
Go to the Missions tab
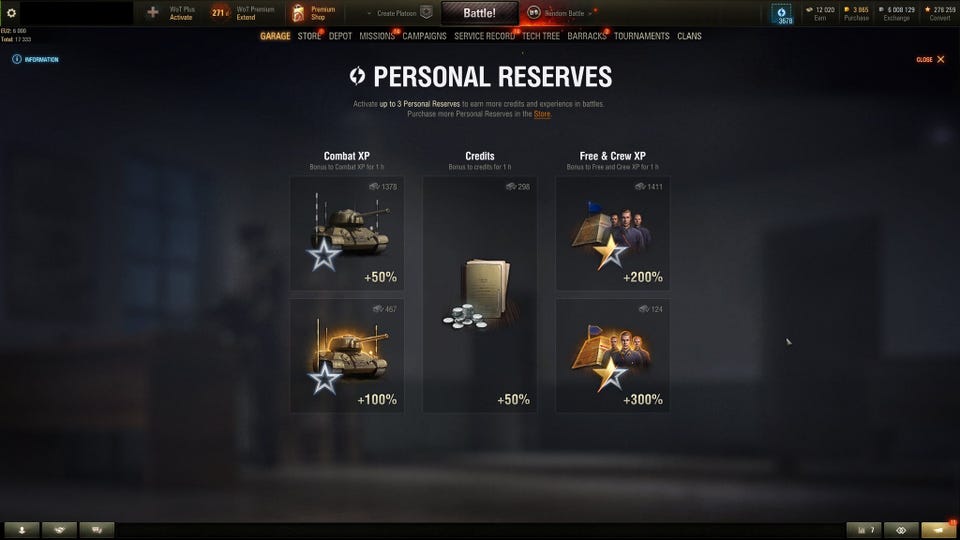(x=377, y=36)
